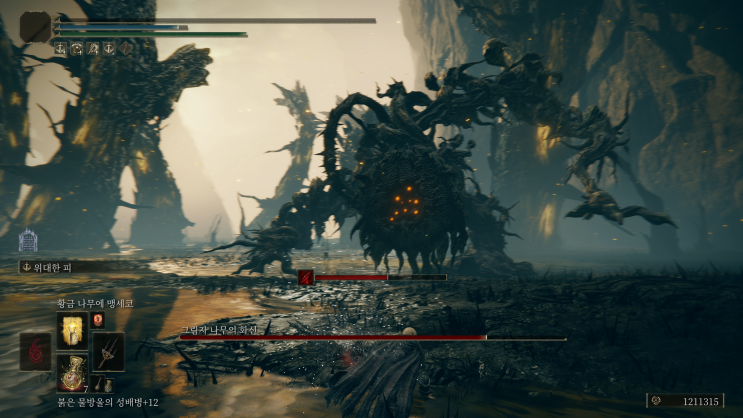
Task: Click the runes currency icon
Action: point(656,401)
